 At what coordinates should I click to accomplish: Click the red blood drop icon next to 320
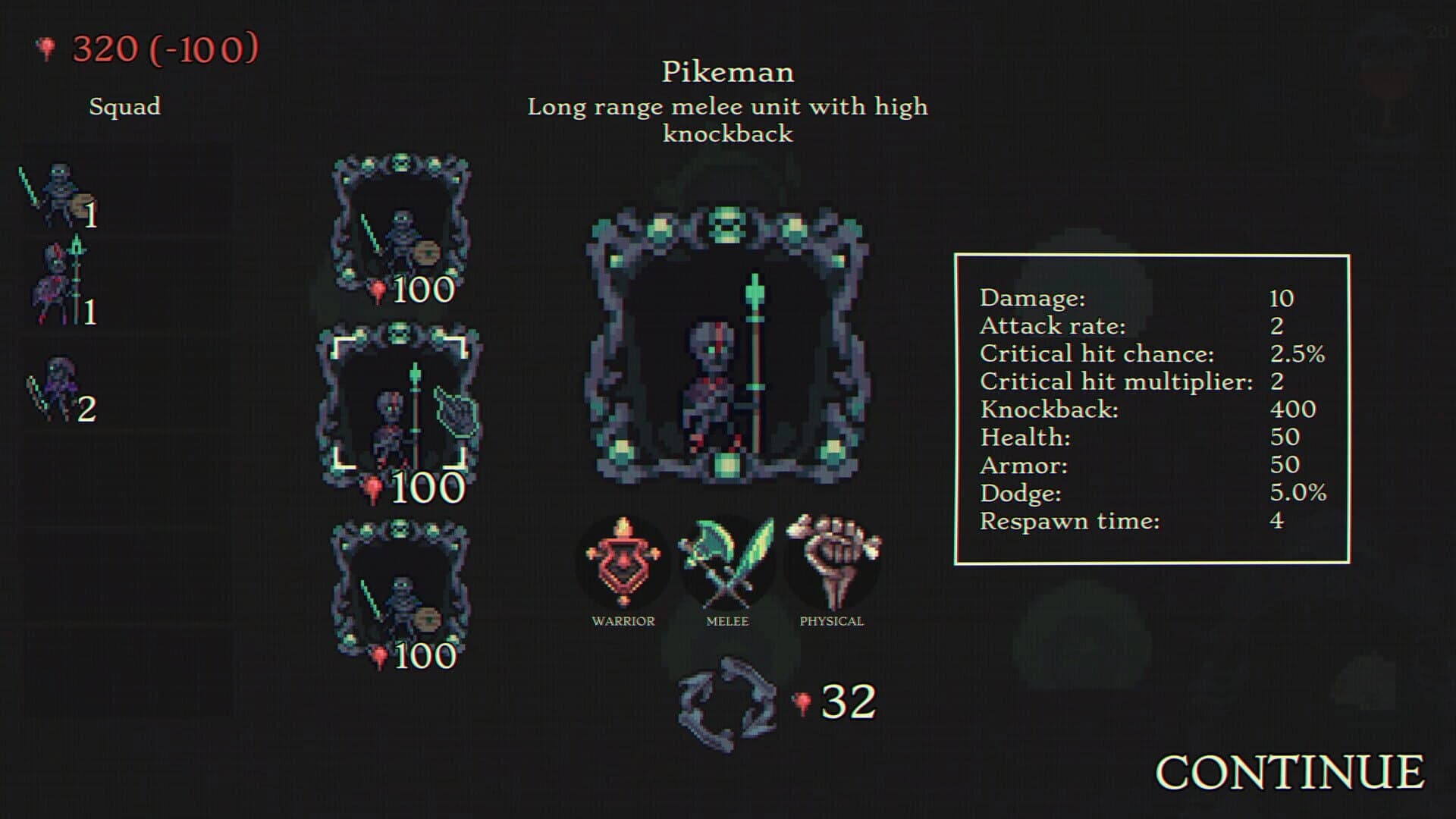click(43, 45)
